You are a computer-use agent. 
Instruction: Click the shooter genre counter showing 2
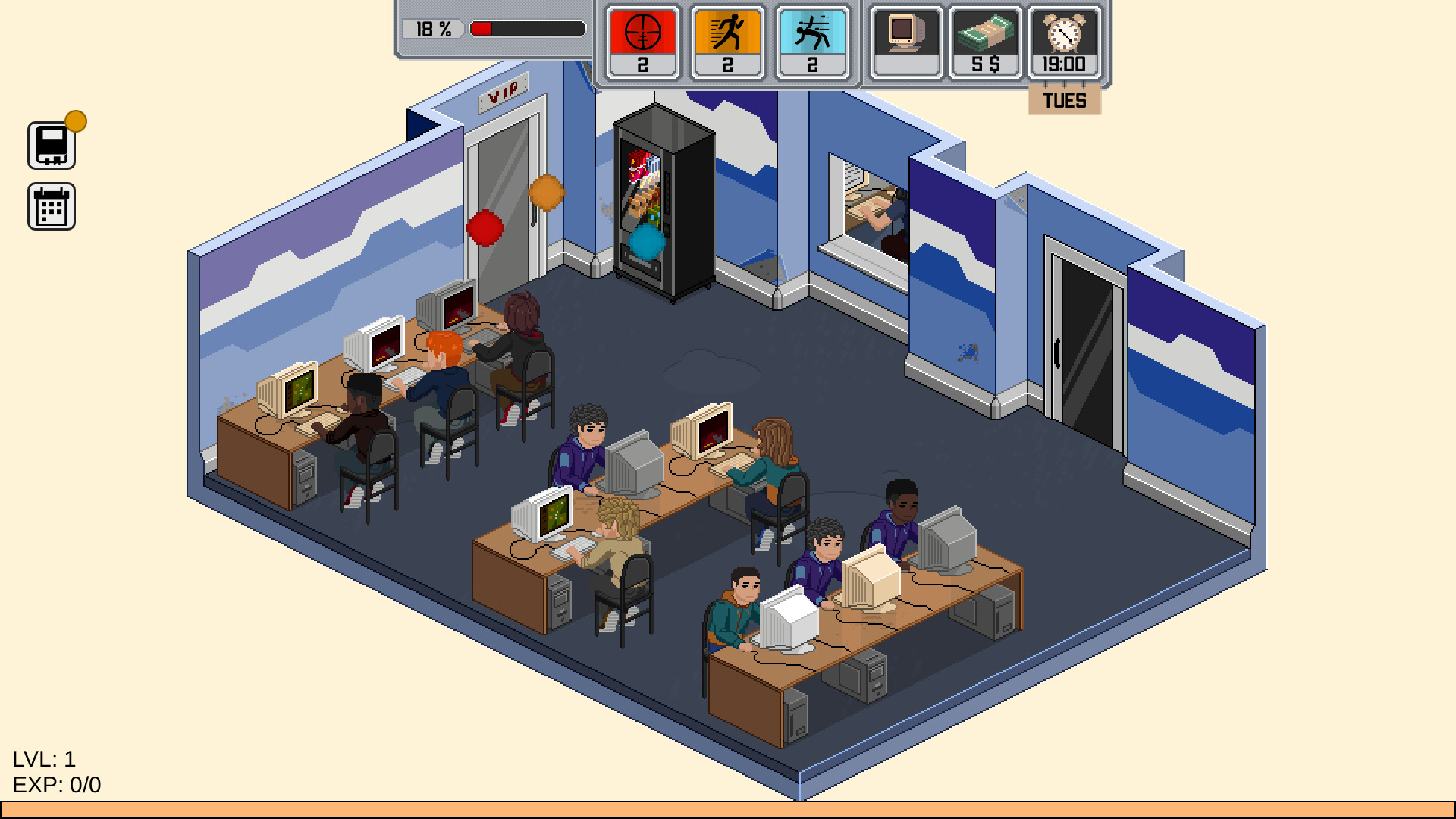point(642,65)
